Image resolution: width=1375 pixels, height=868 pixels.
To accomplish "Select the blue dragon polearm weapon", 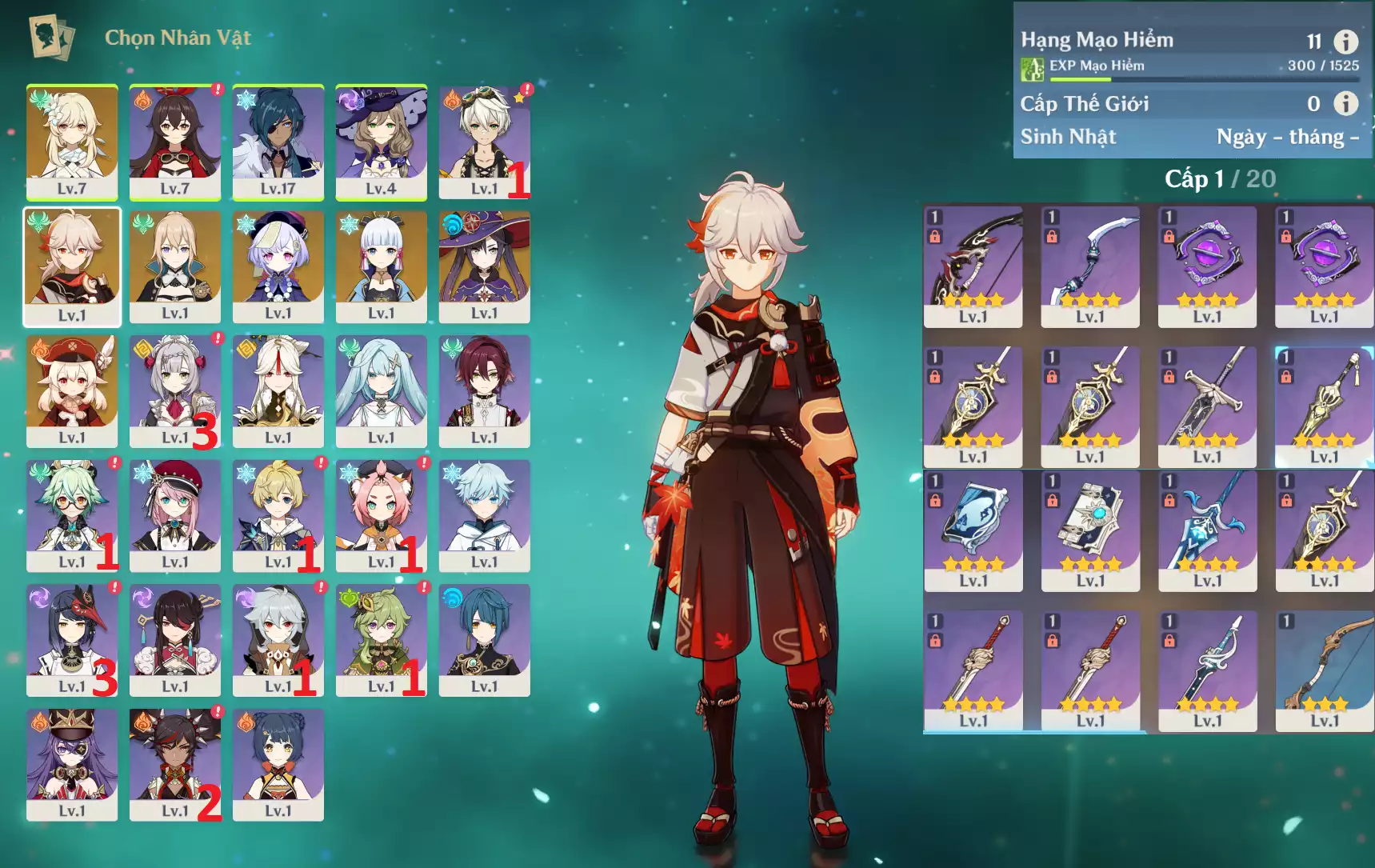I will pyautogui.click(x=1207, y=530).
